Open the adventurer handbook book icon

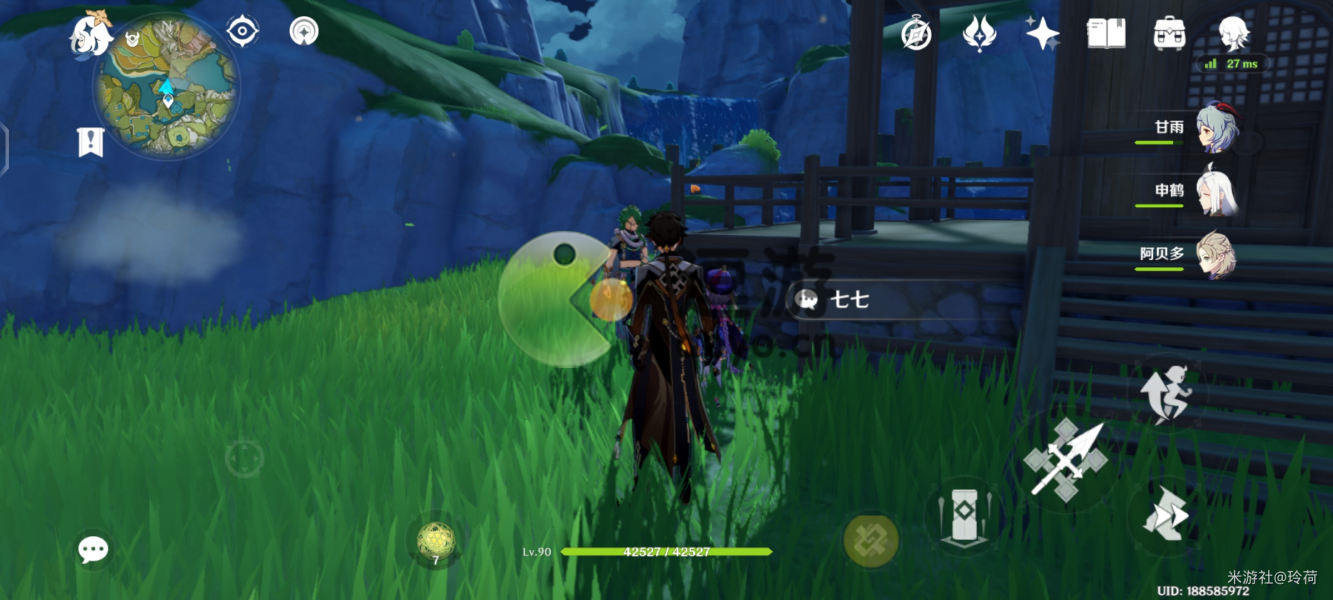pyautogui.click(x=1106, y=33)
